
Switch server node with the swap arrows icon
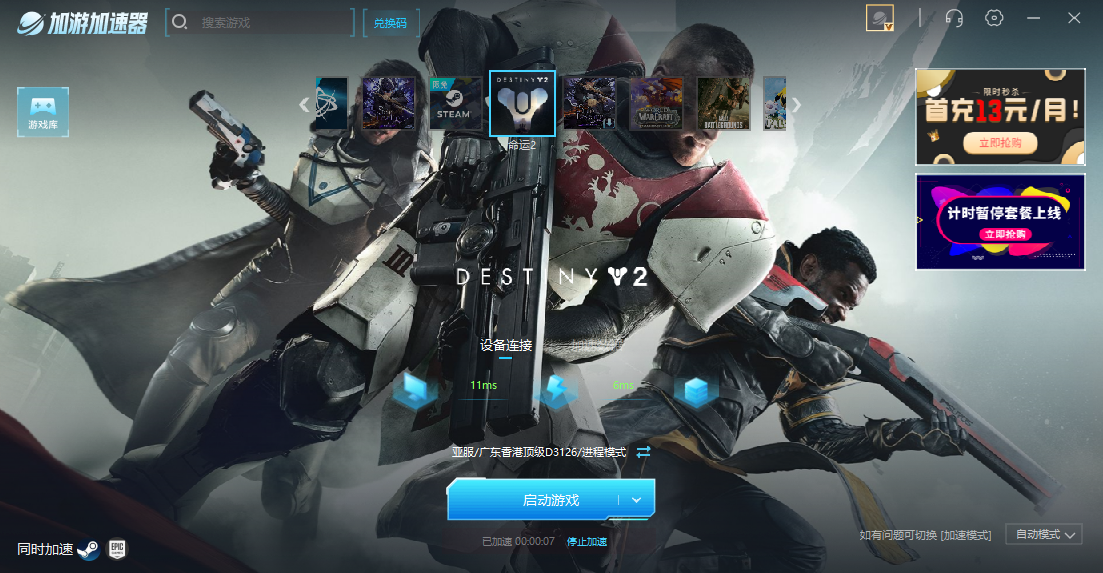pyautogui.click(x=643, y=452)
